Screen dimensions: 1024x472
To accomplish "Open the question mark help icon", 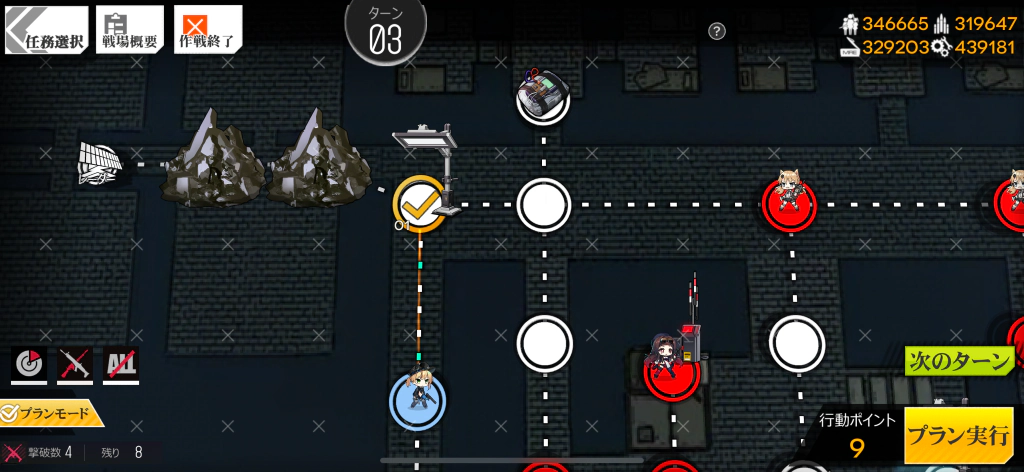I will point(716,31).
